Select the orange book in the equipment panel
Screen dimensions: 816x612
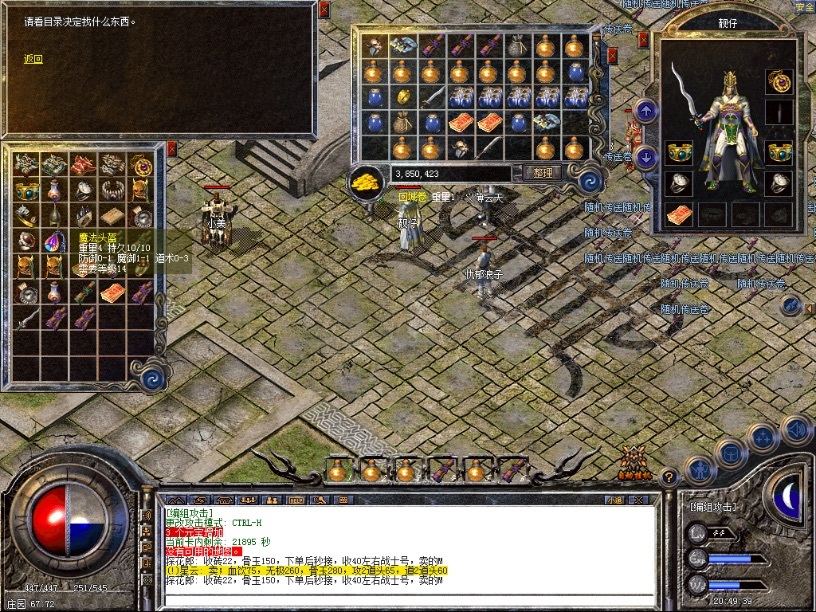[x=680, y=214]
